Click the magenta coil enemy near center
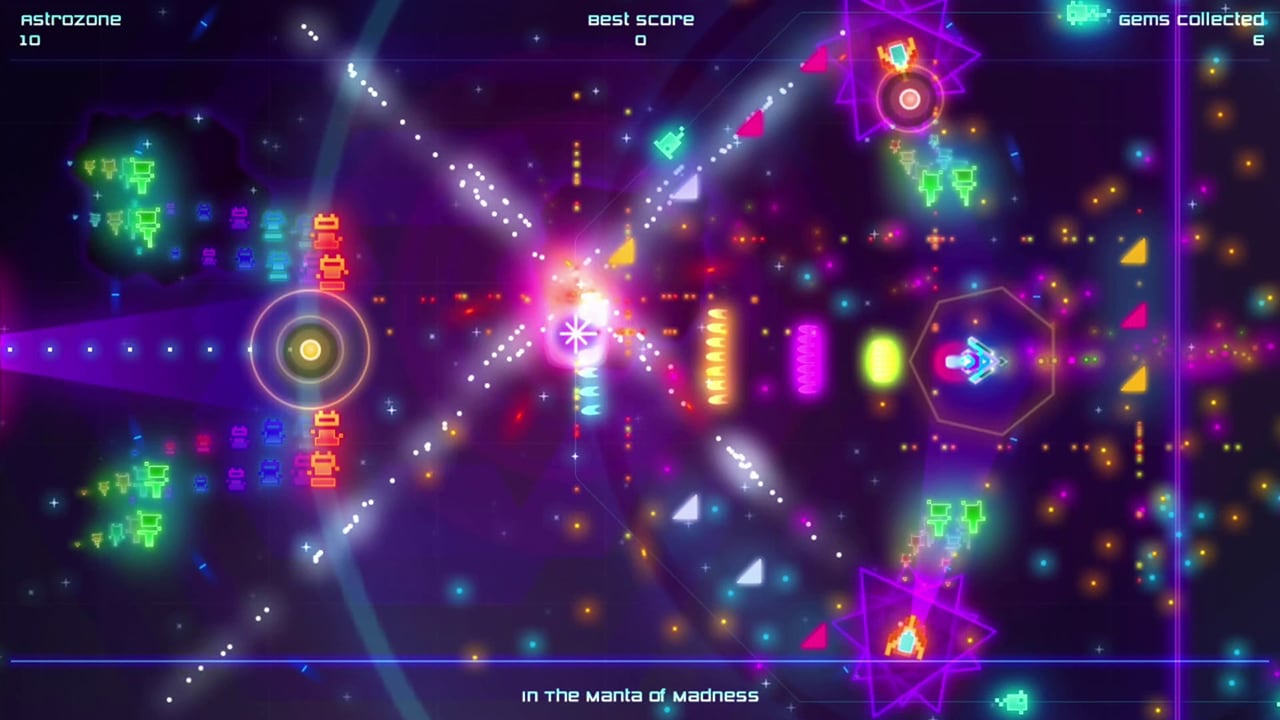 pos(808,360)
